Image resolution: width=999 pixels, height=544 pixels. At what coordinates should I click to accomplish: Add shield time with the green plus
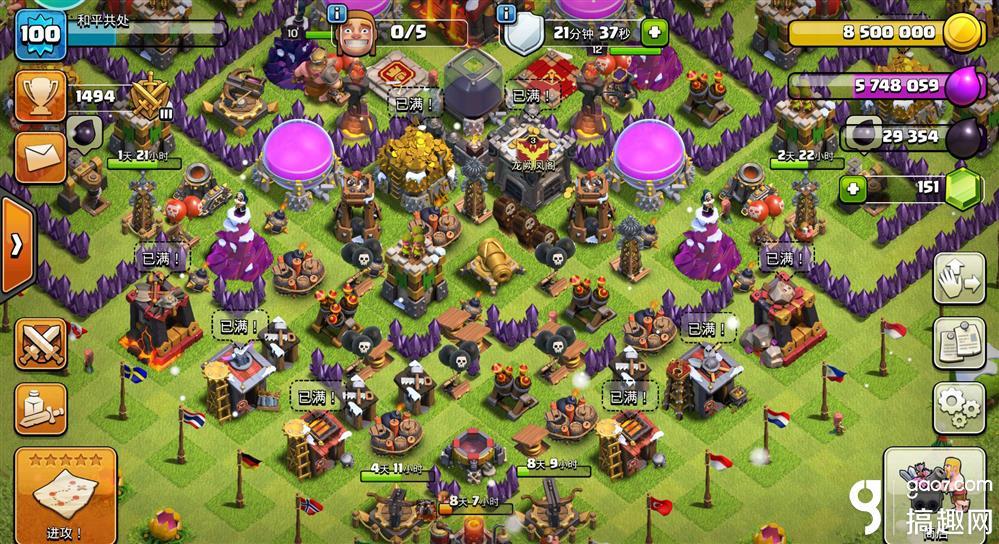[655, 32]
